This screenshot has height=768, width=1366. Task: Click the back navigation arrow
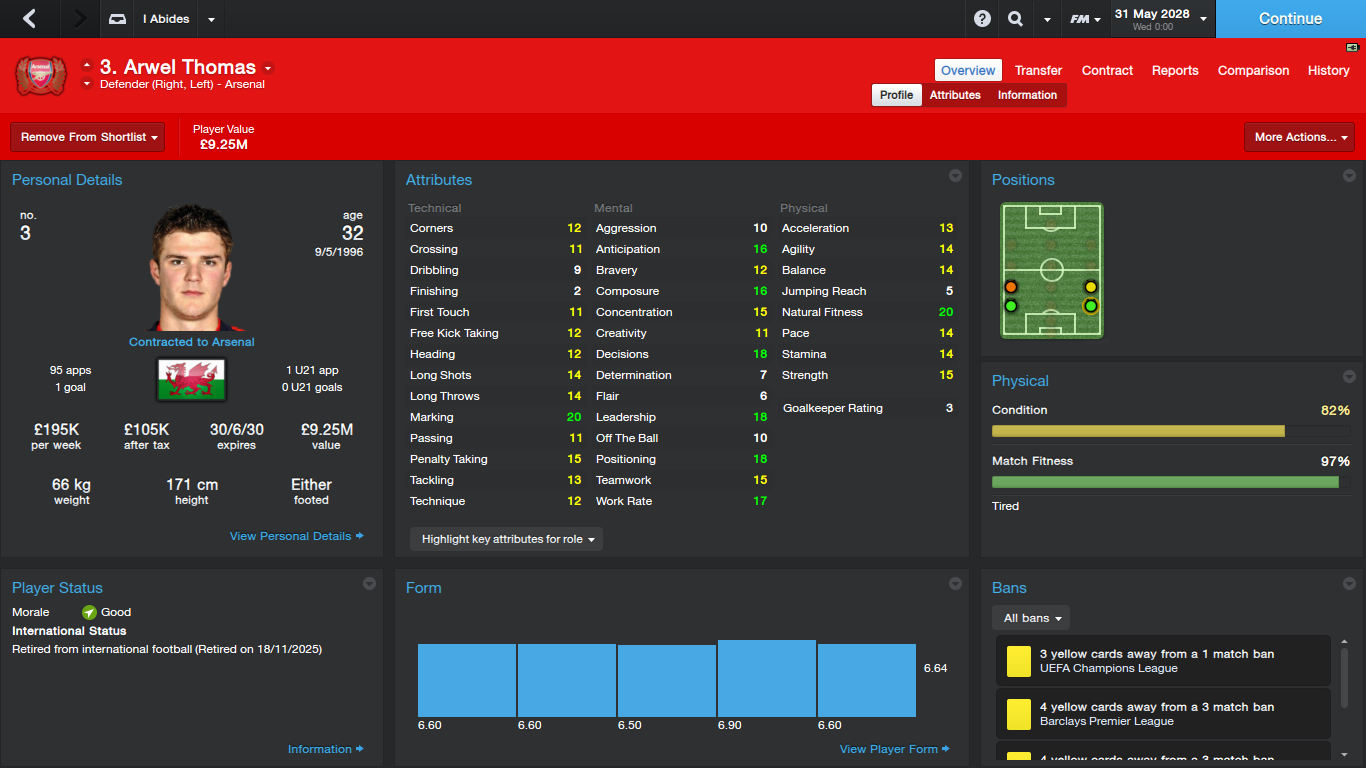[30, 18]
